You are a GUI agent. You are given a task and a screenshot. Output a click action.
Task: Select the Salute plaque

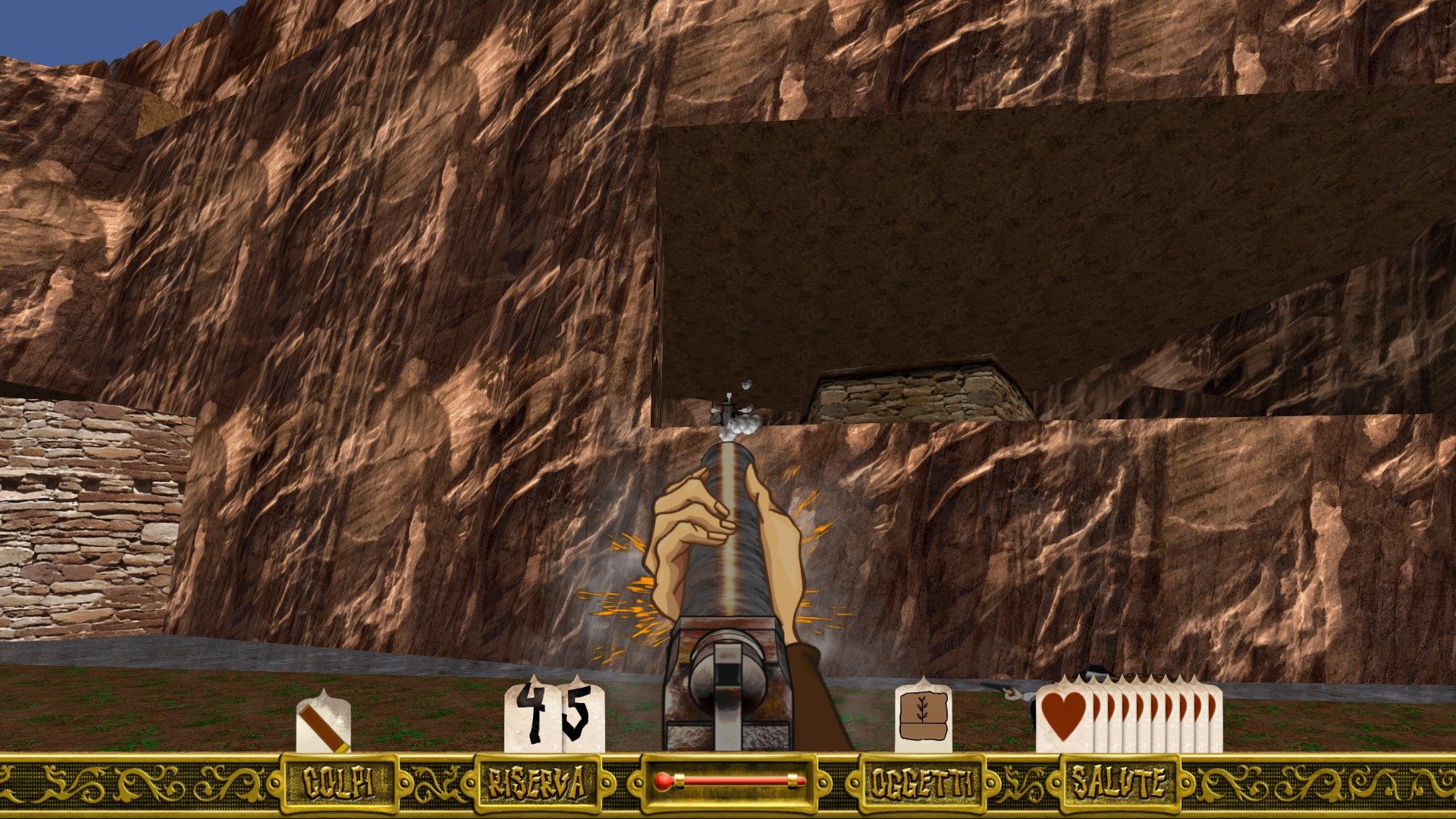(x=1117, y=782)
